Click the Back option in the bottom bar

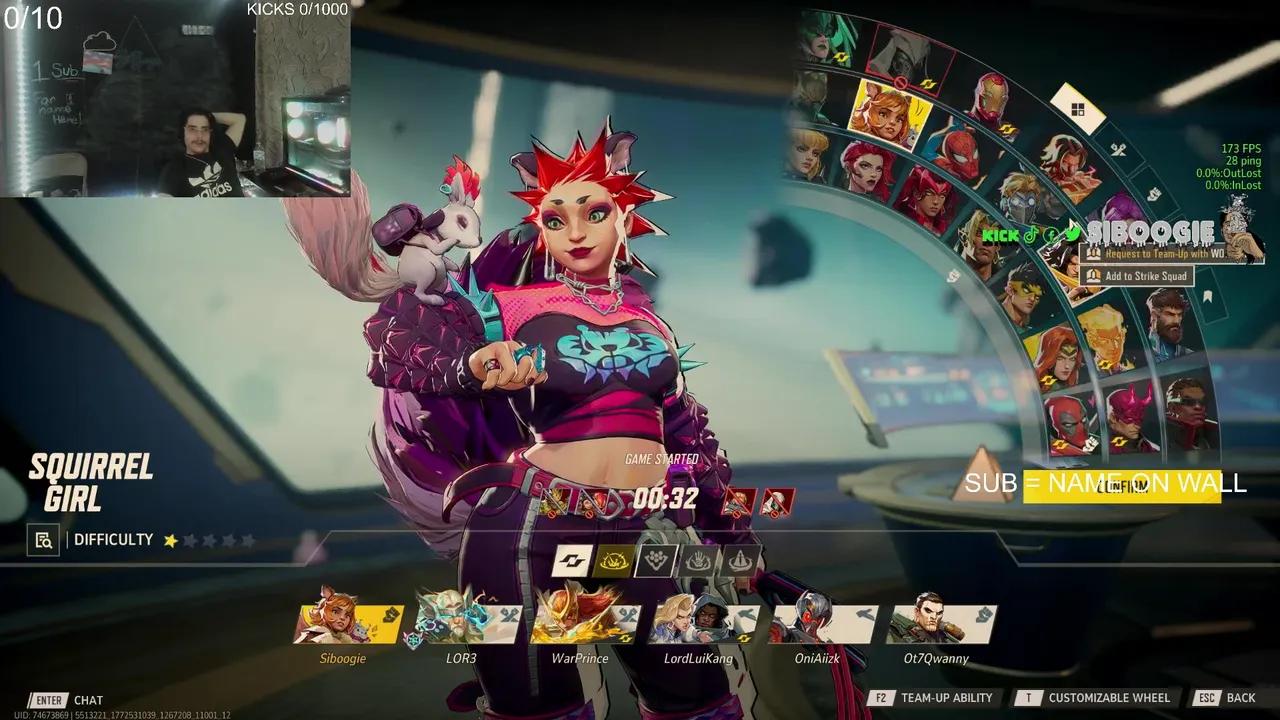(x=1240, y=698)
